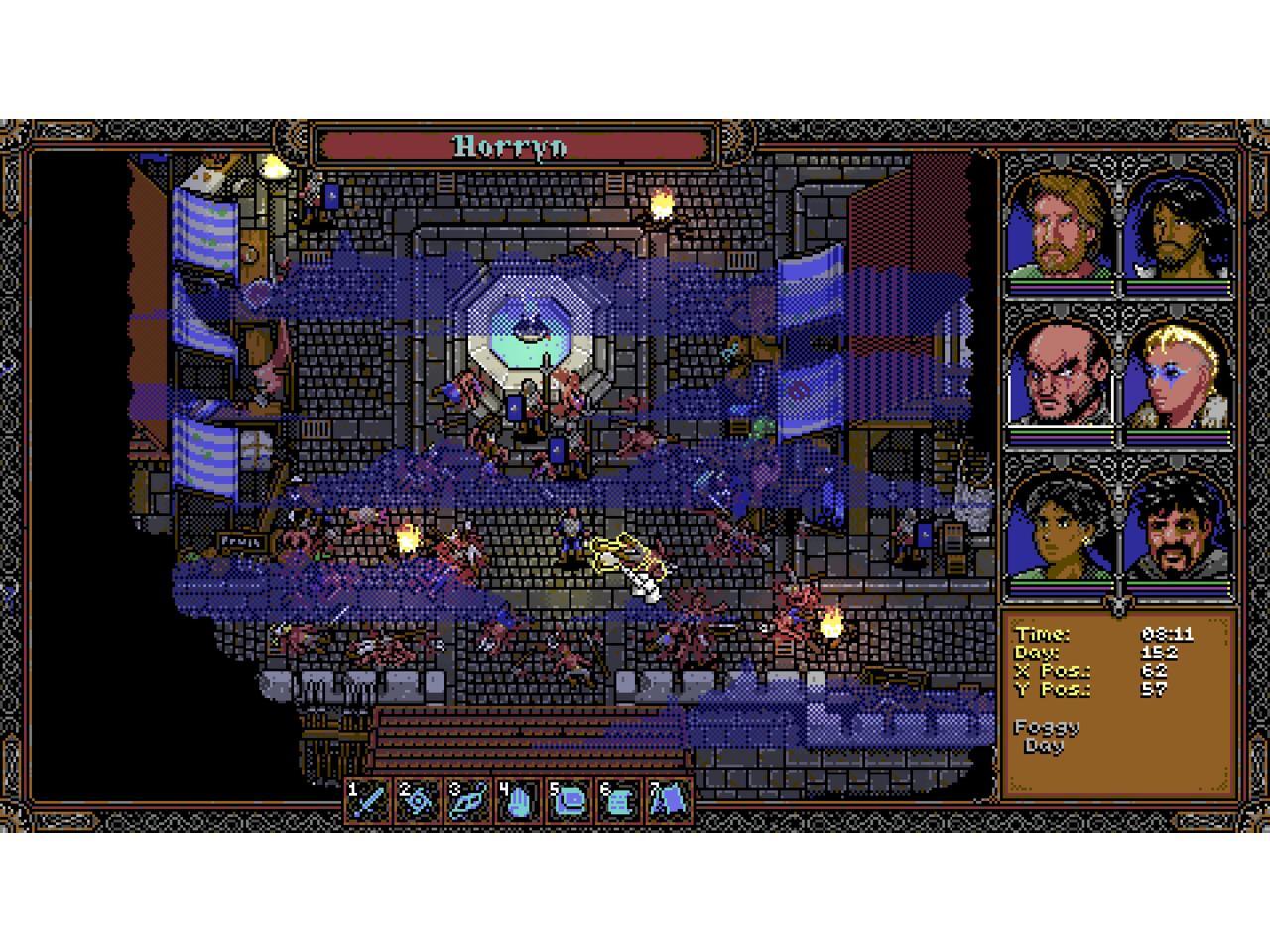Use the open hand icon in slot 4

click(x=518, y=799)
